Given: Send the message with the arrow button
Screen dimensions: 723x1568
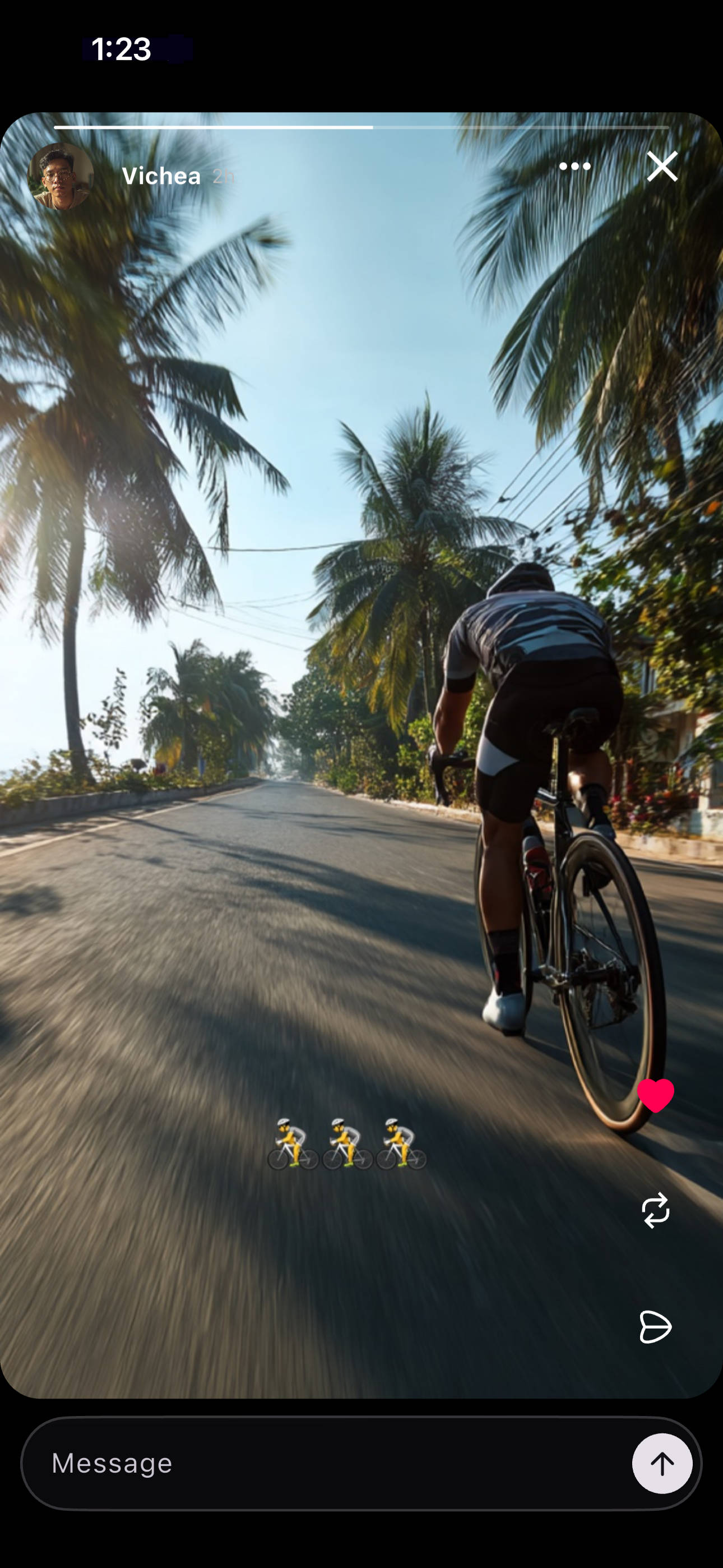Looking at the screenshot, I should click(x=661, y=1463).
